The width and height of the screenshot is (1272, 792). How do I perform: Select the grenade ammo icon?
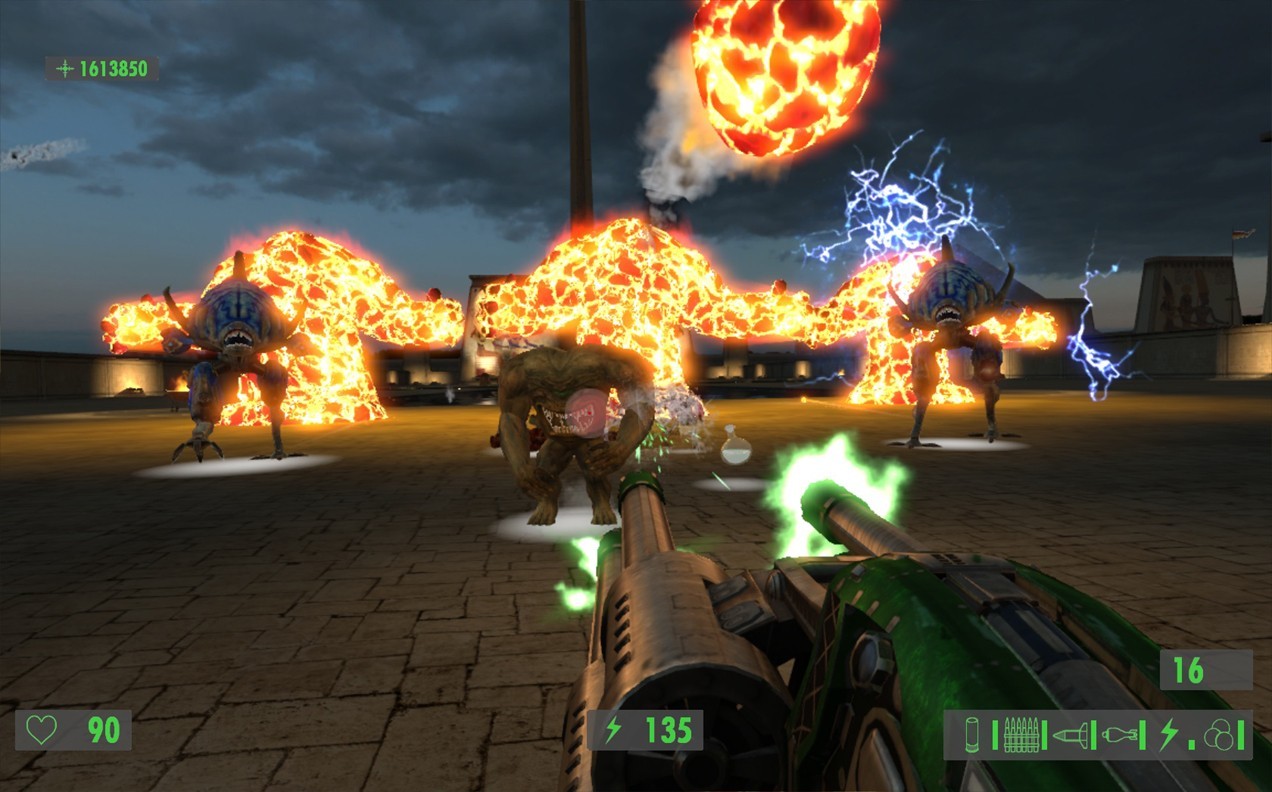pos(1120,735)
